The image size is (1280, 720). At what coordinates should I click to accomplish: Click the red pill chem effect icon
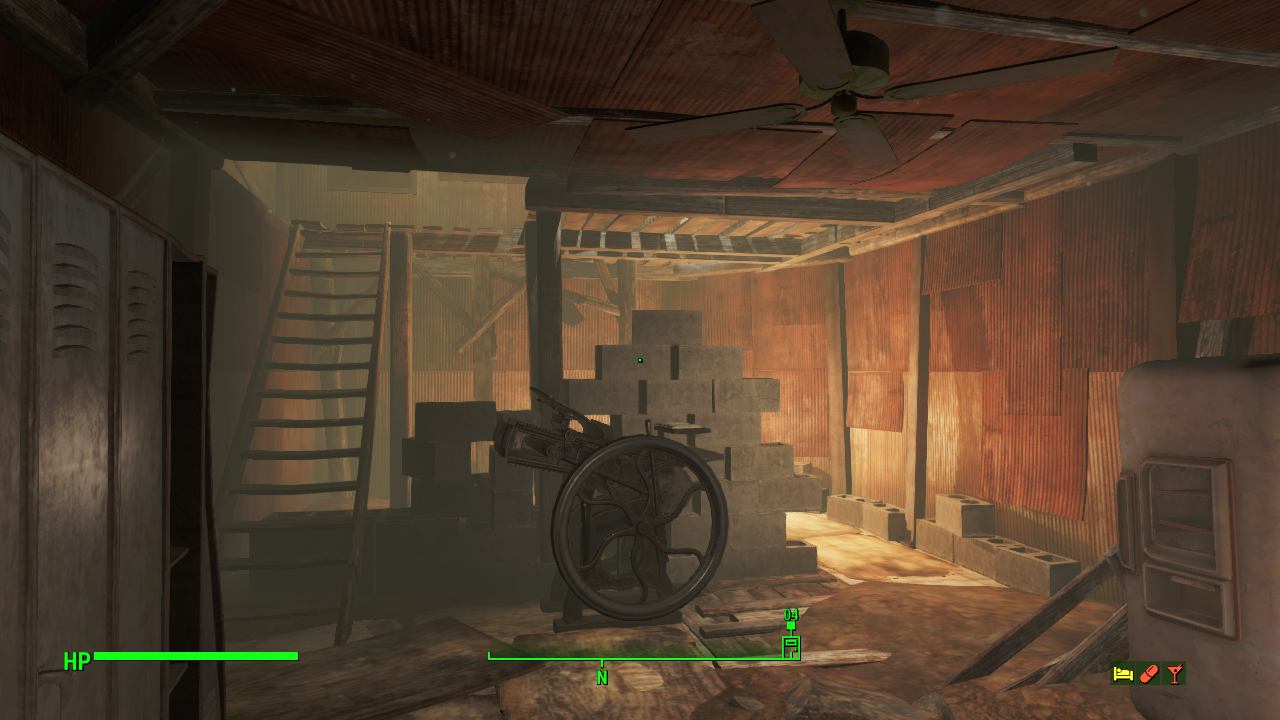click(x=1148, y=673)
